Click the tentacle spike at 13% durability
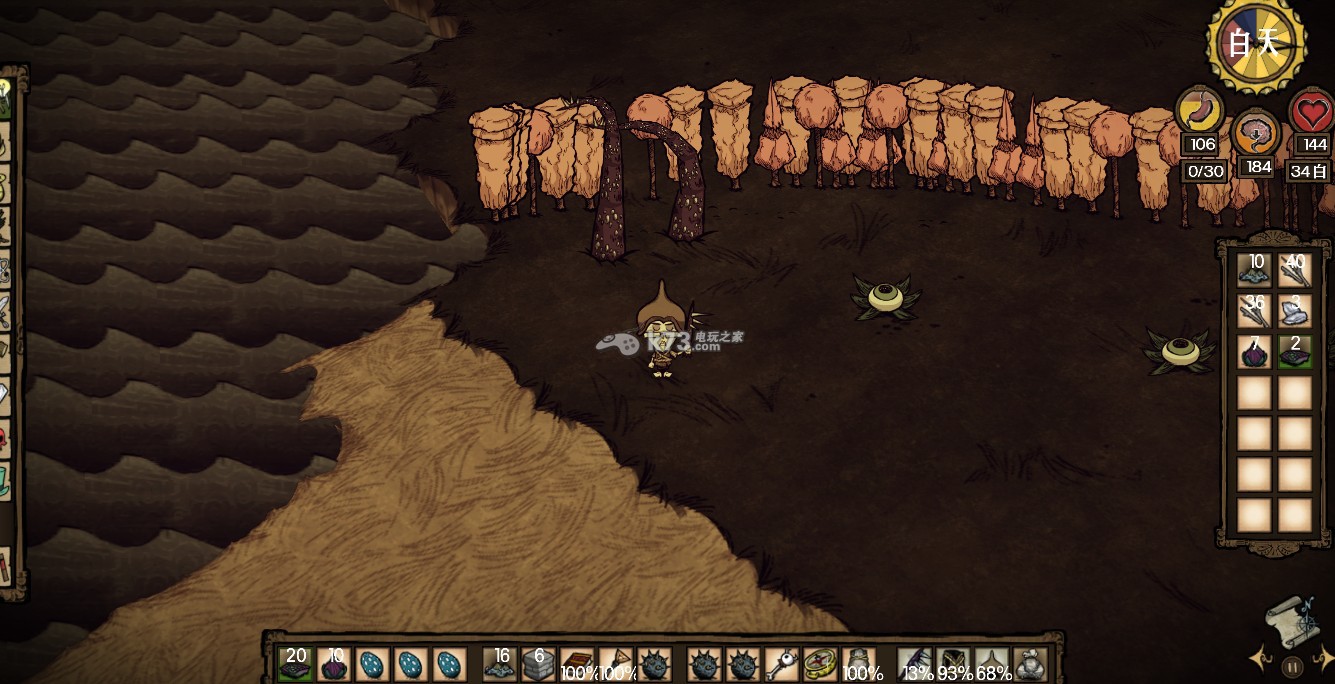The image size is (1335, 684). [x=915, y=664]
